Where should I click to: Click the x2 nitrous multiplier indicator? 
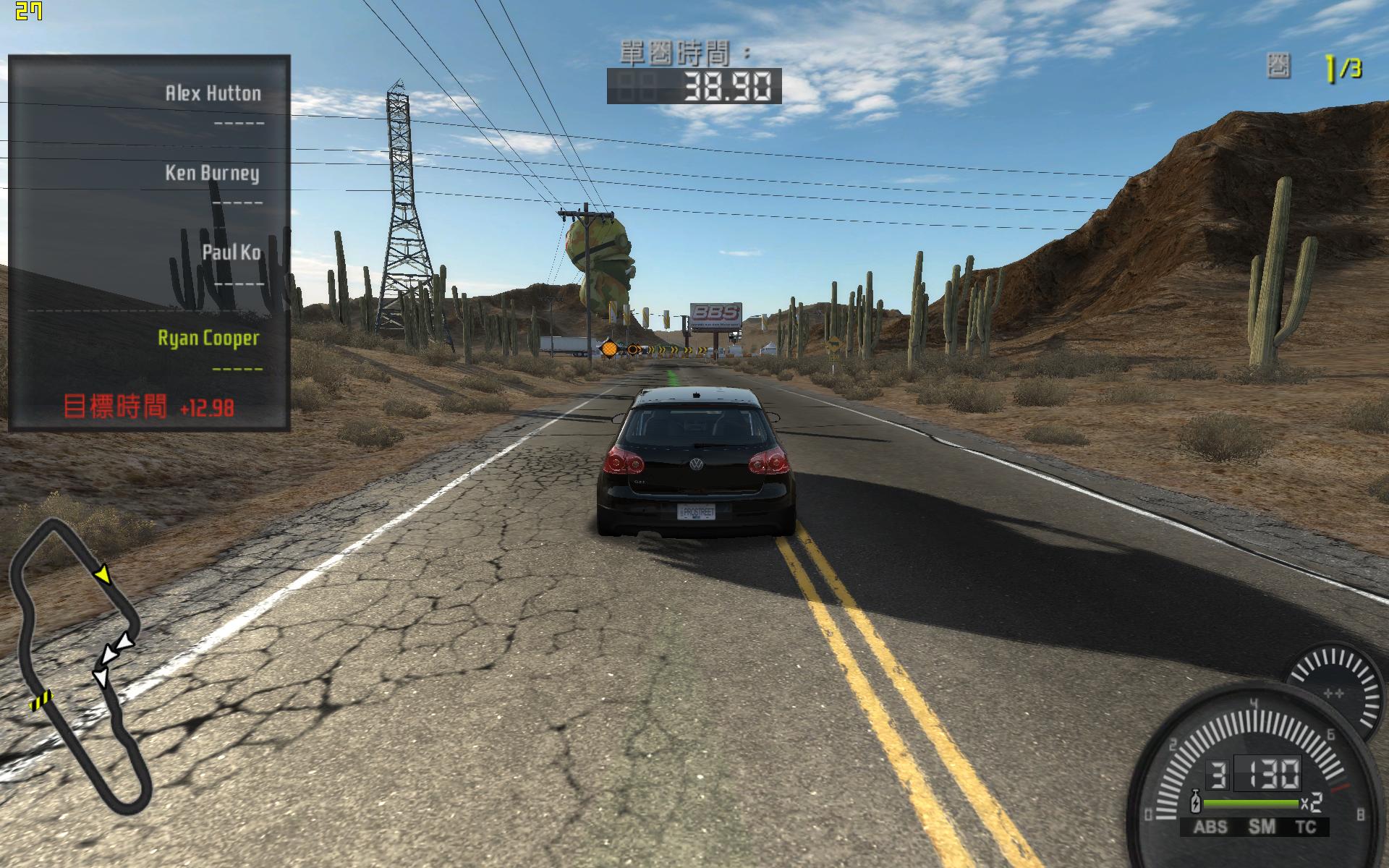[1313, 803]
